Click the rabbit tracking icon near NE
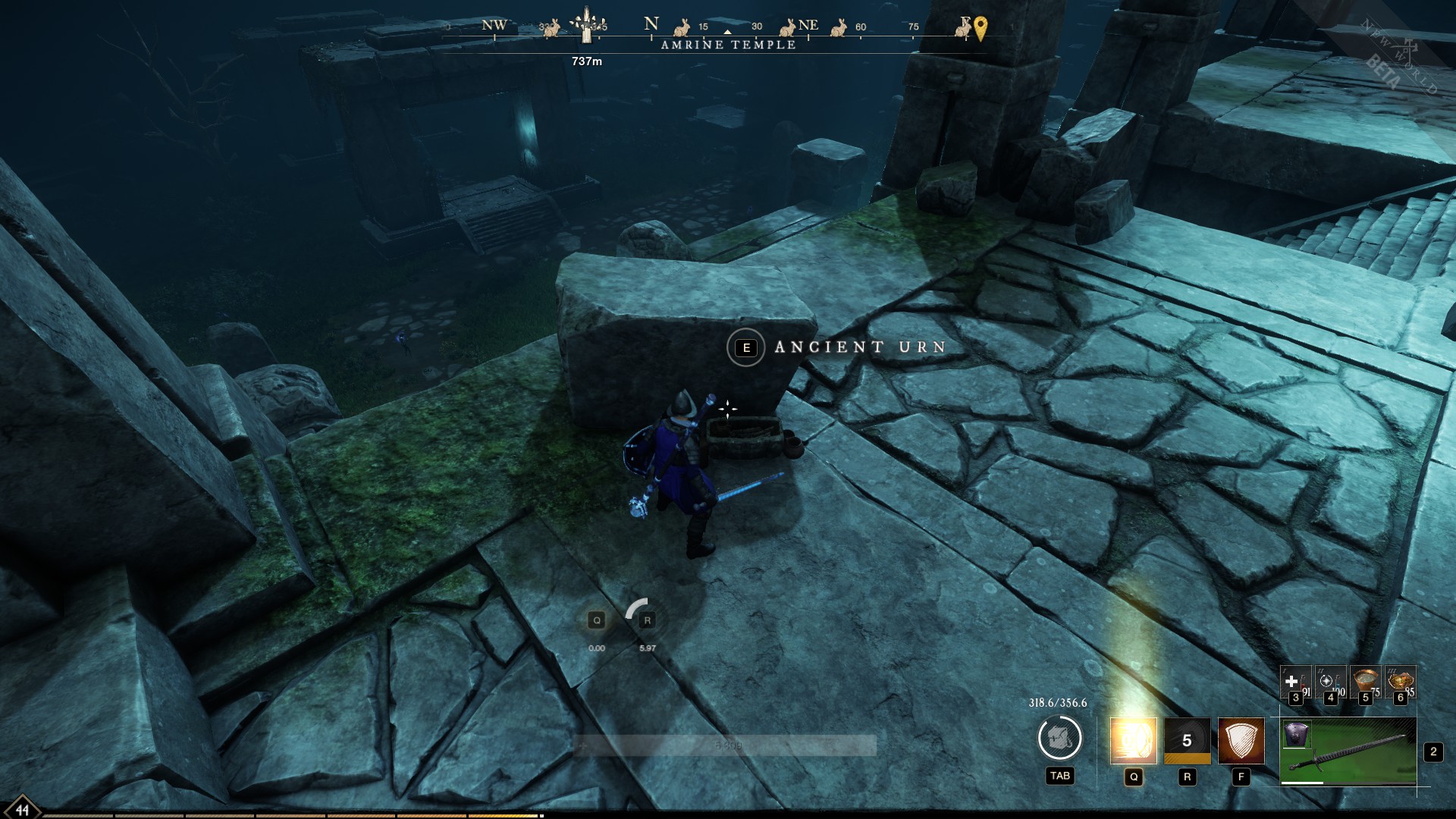This screenshot has width=1456, height=819. 788,28
